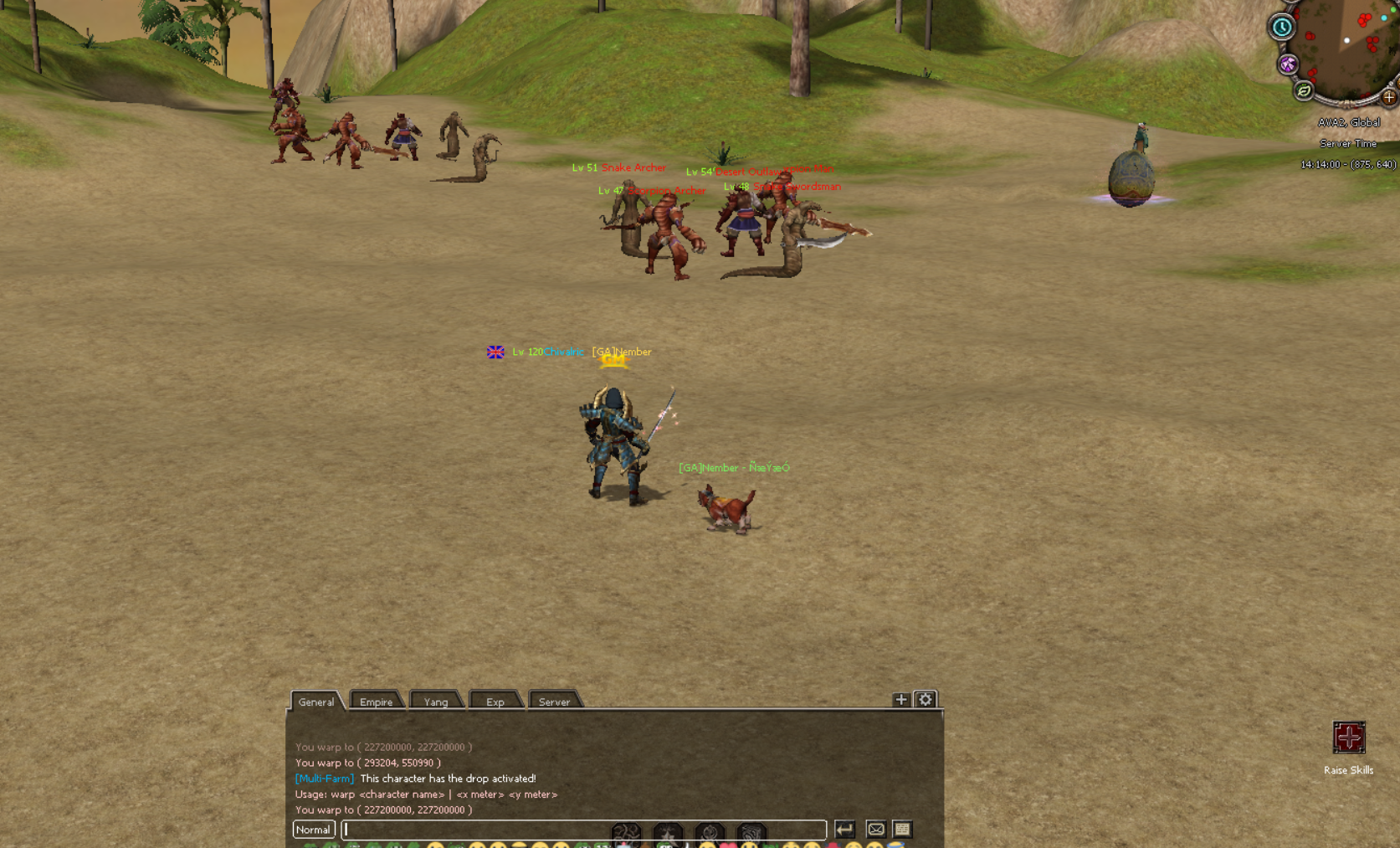Open the keyboard icon right of the chat

[902, 830]
